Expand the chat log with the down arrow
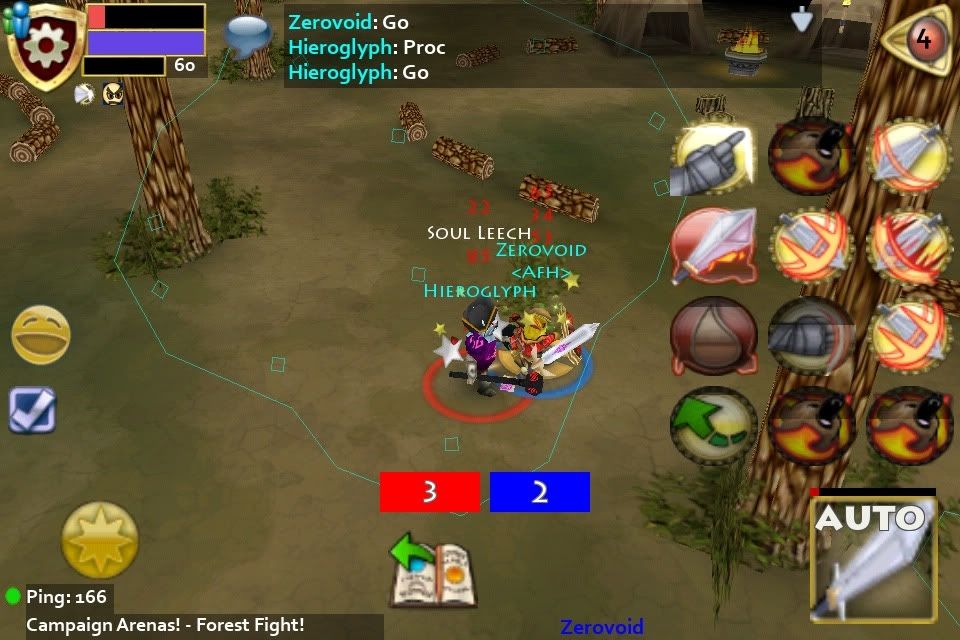The image size is (960, 640). [x=801, y=19]
